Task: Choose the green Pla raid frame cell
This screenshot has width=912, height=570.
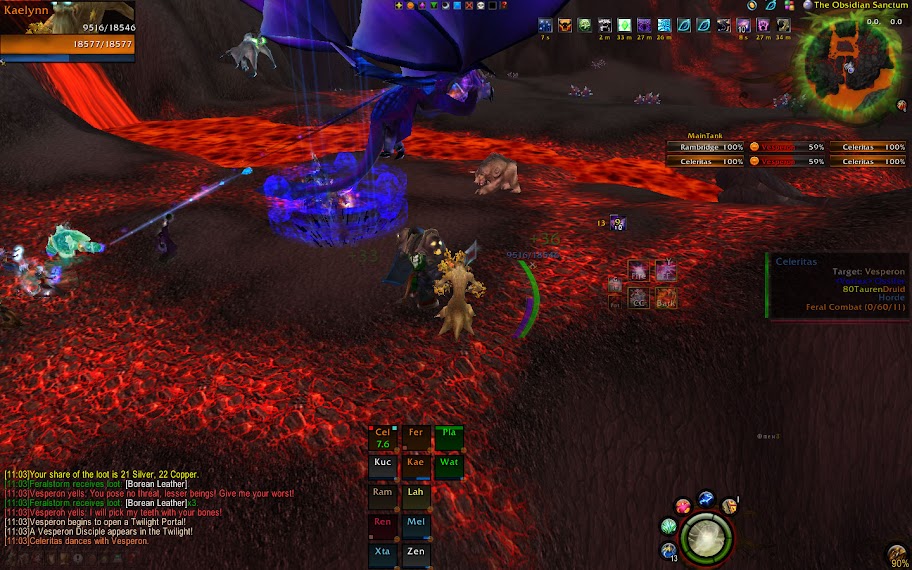Action: click(x=449, y=438)
